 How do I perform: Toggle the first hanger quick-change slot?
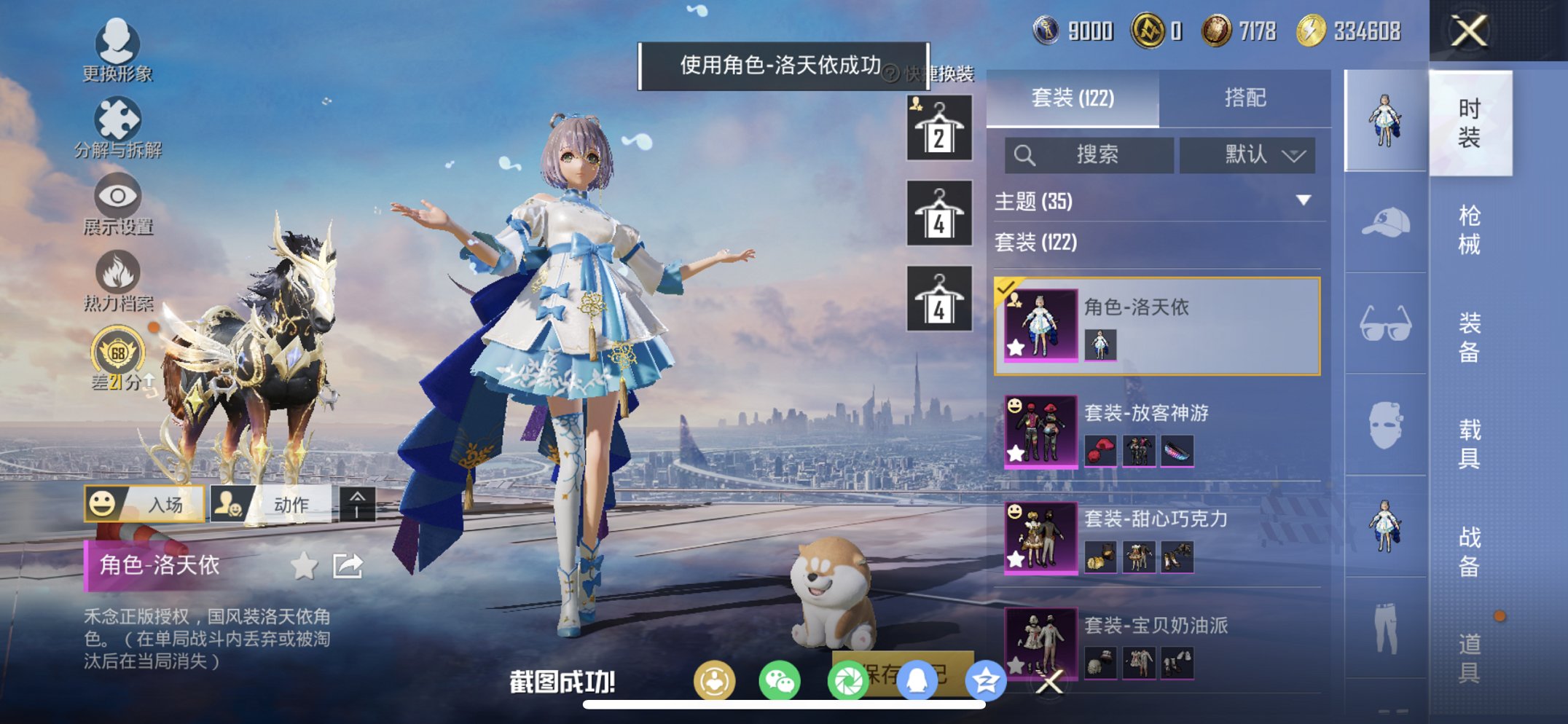tap(939, 127)
